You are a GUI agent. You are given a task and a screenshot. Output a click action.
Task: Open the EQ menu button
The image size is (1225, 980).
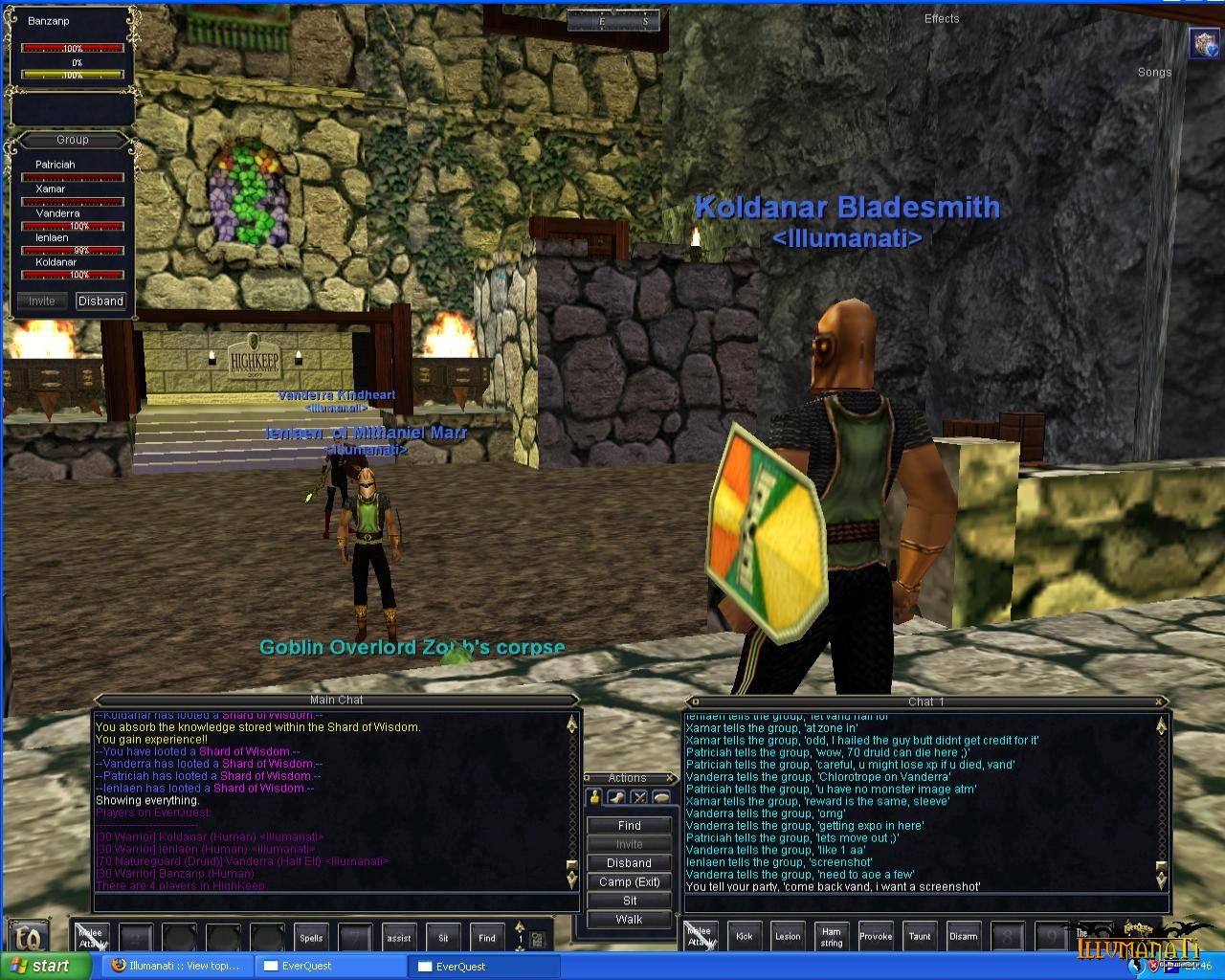pos(29,936)
